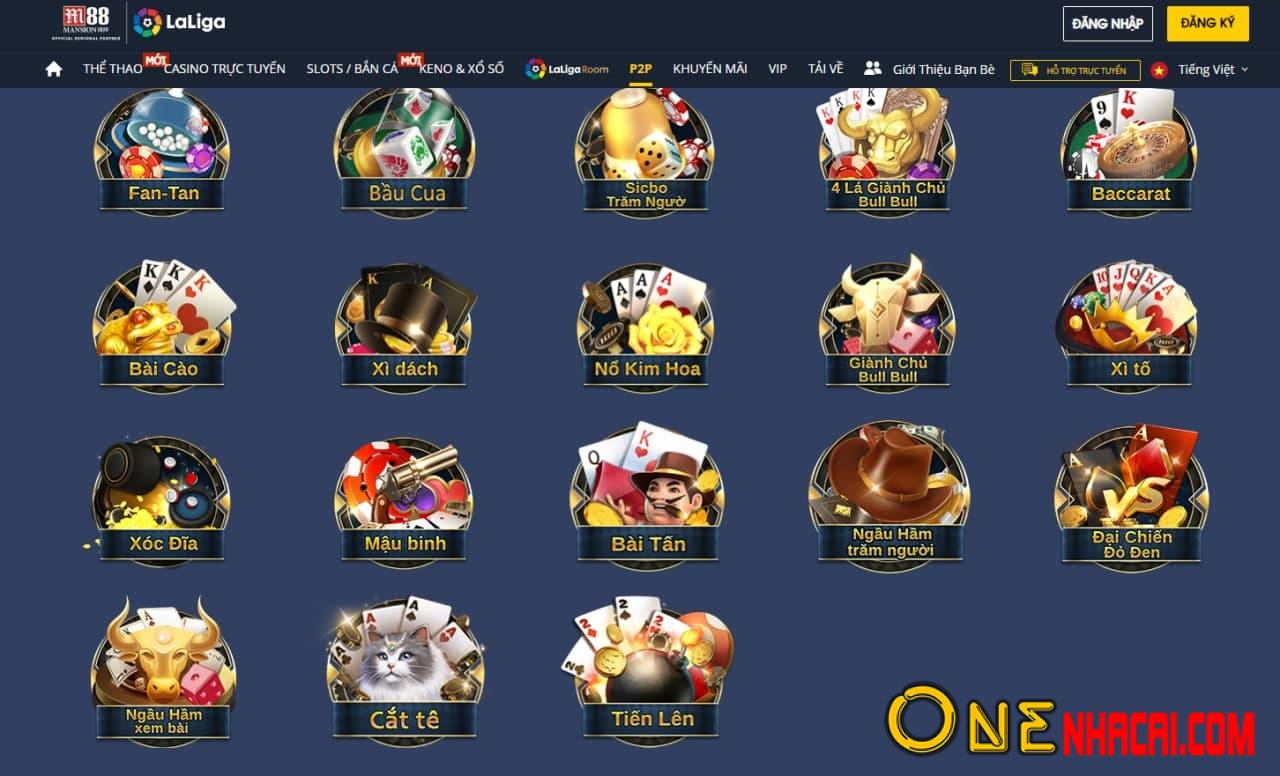Play the Nổ Kim Hoa game

[x=646, y=325]
